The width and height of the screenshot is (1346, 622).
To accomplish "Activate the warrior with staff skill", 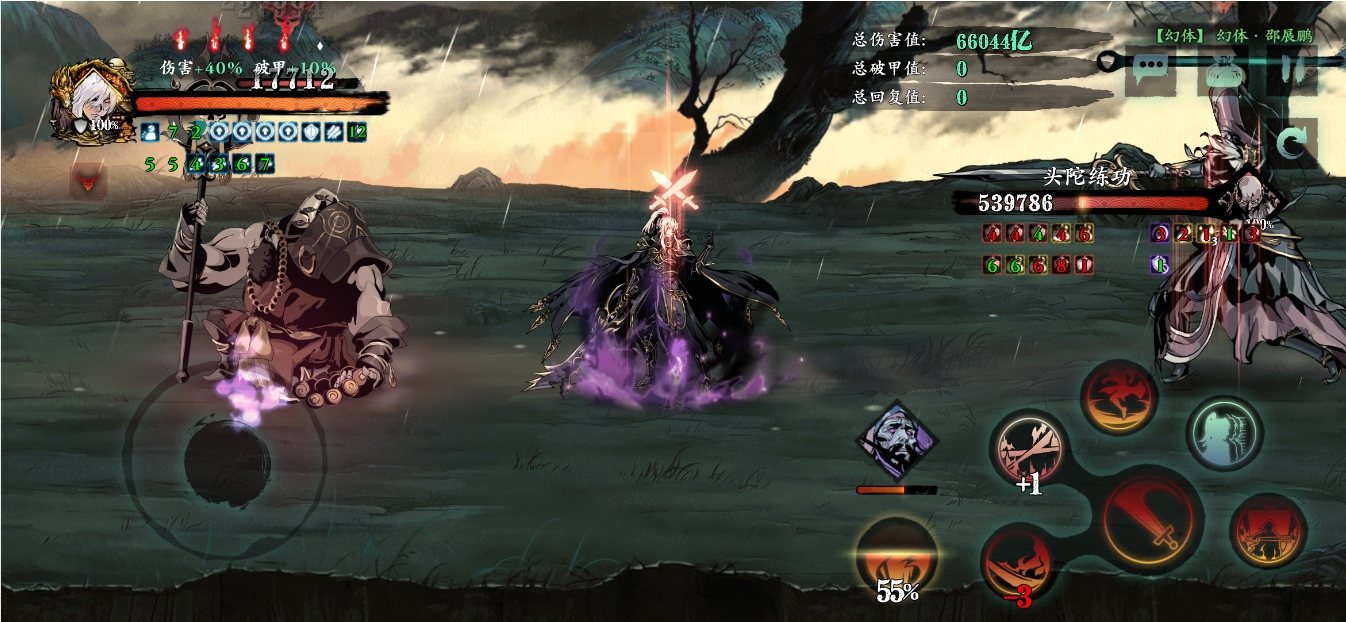I will [1268, 532].
